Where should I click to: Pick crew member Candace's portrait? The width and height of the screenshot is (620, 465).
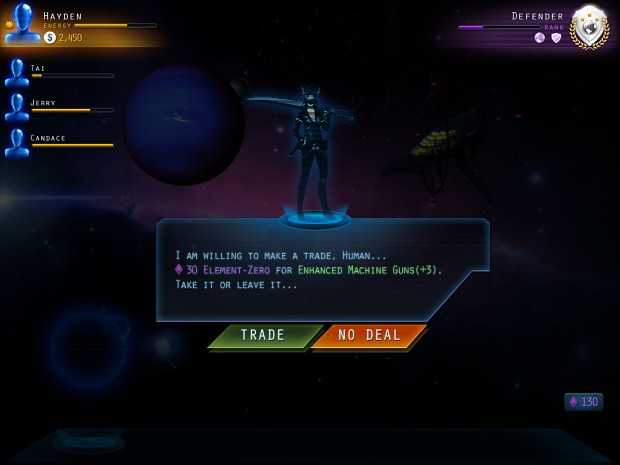coord(16,142)
